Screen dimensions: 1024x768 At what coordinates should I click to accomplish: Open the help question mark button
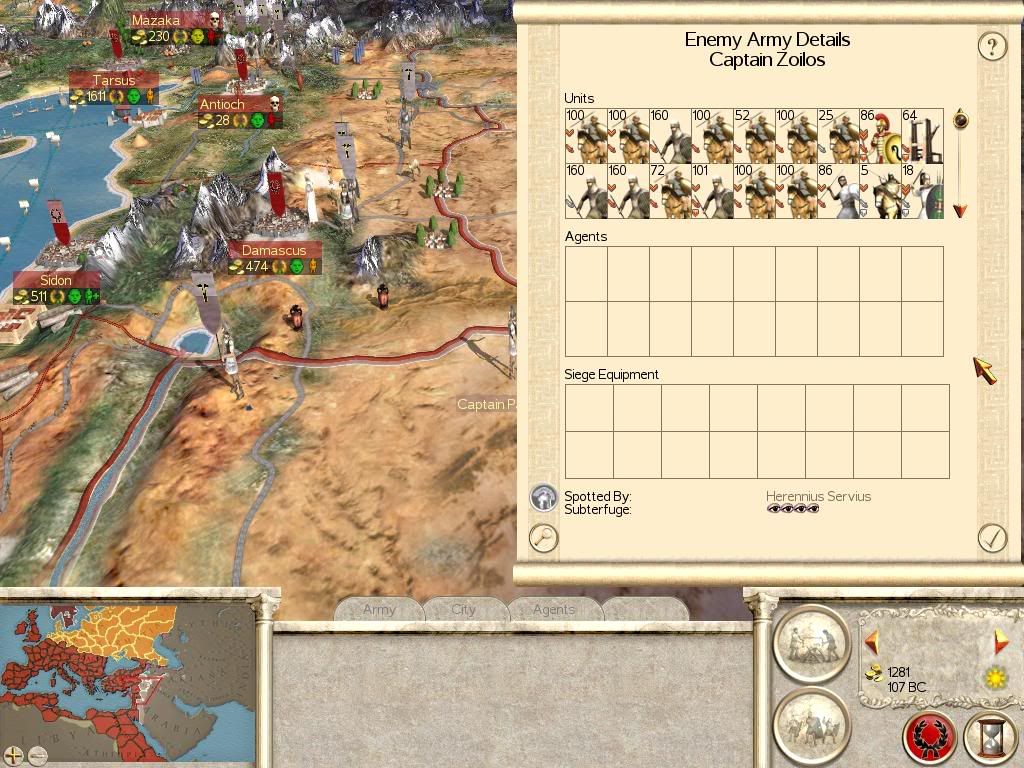(x=991, y=46)
